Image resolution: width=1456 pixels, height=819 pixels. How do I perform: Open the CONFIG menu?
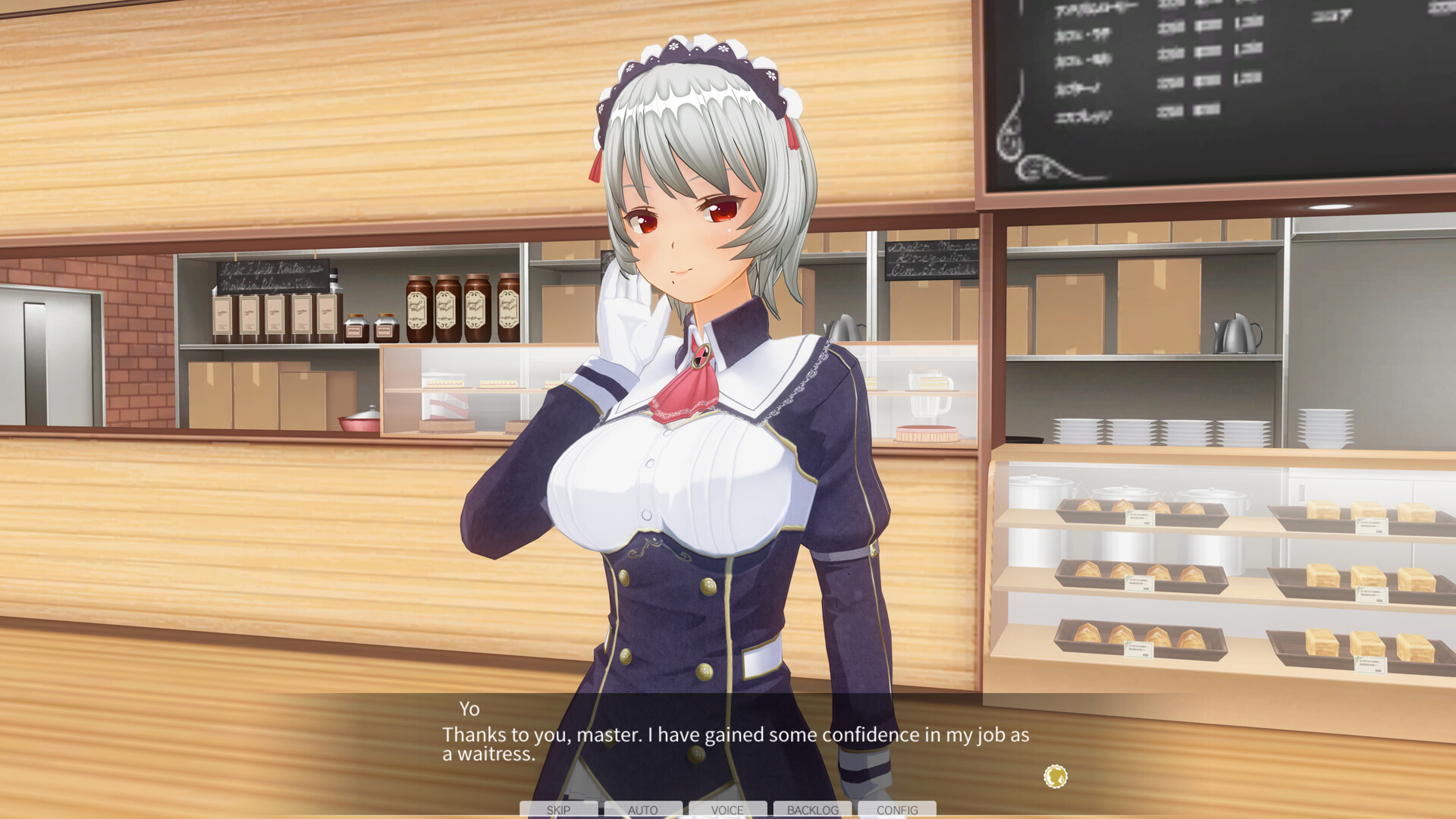click(x=896, y=810)
